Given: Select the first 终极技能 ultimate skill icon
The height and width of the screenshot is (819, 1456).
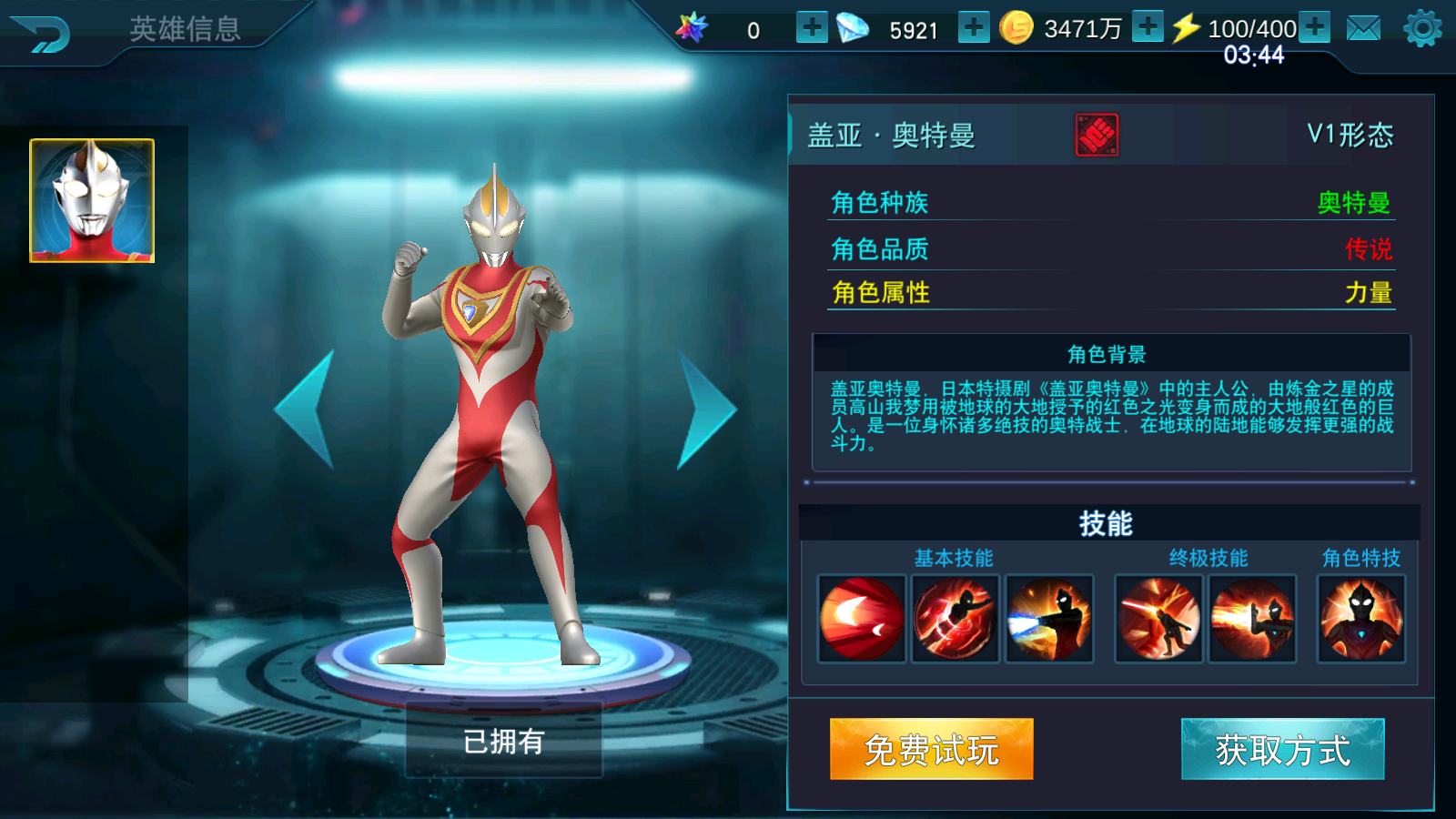Looking at the screenshot, I should pos(1158,618).
